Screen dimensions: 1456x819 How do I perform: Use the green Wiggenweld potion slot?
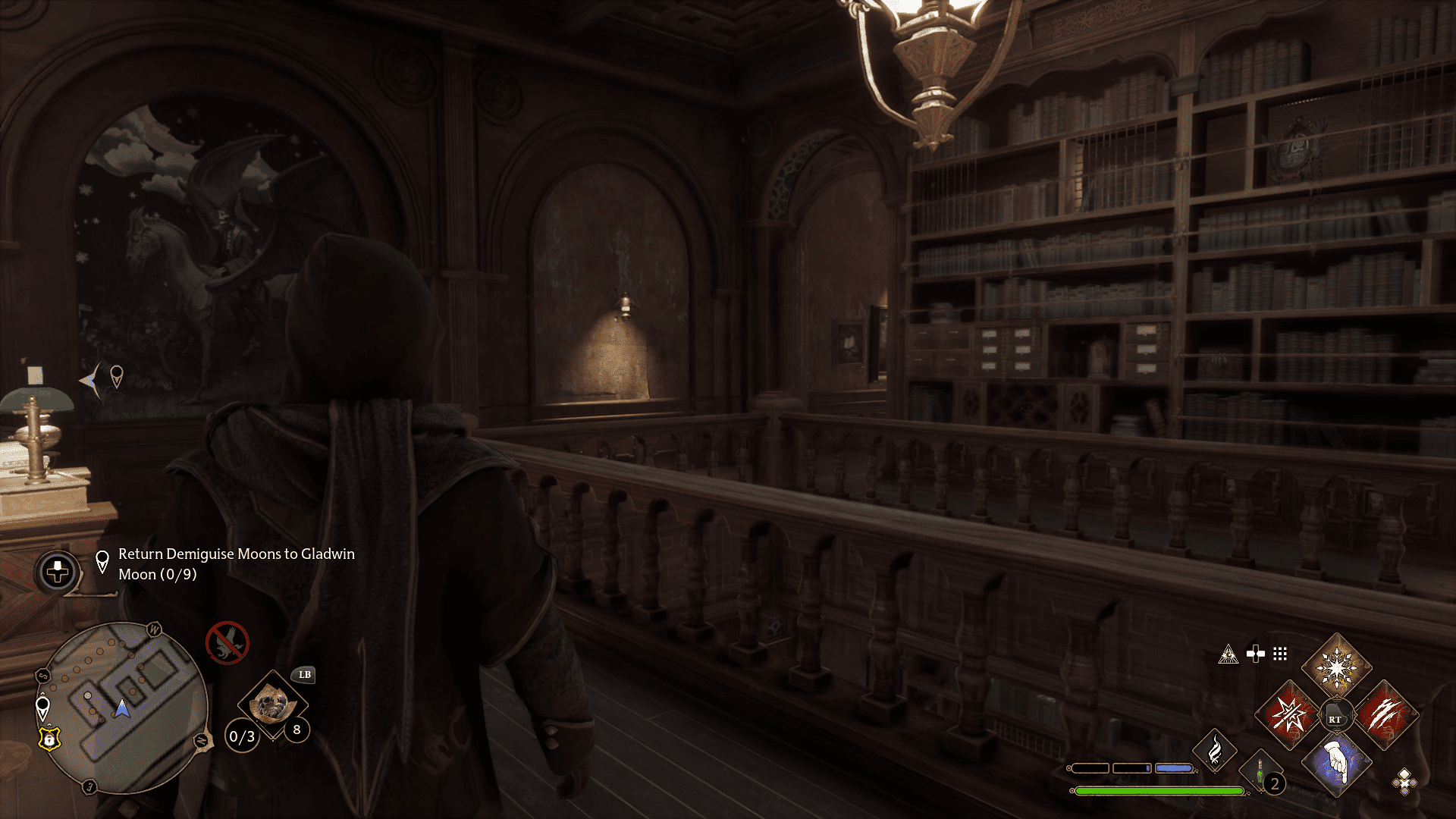click(1261, 772)
